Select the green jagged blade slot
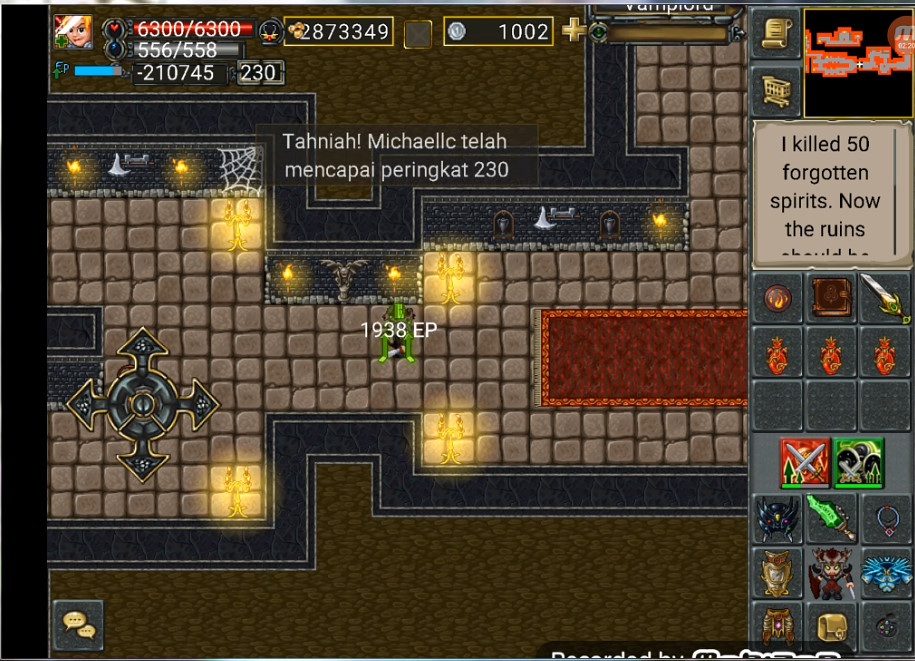This screenshot has height=661, width=915. [x=831, y=518]
